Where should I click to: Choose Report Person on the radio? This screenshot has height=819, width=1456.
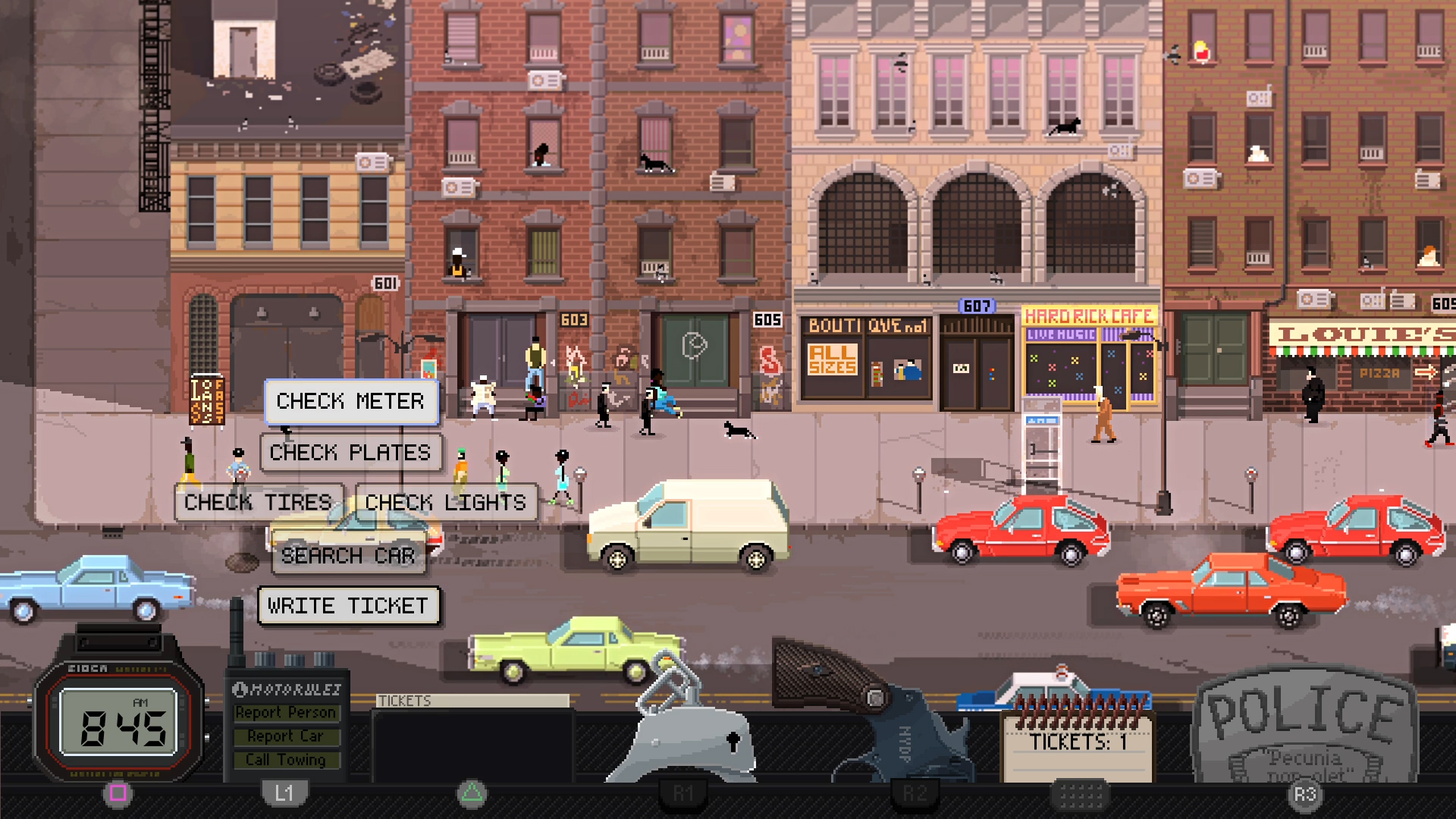(287, 712)
